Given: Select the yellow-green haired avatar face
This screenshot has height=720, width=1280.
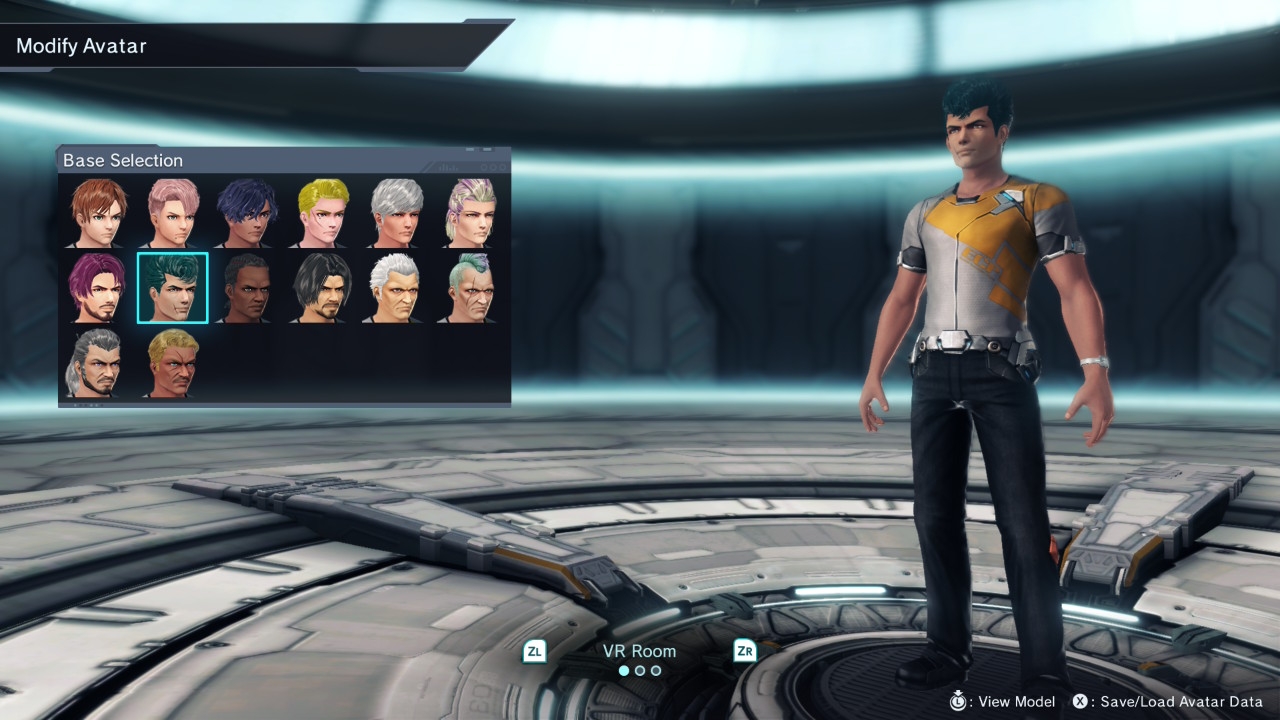Looking at the screenshot, I should click(322, 213).
